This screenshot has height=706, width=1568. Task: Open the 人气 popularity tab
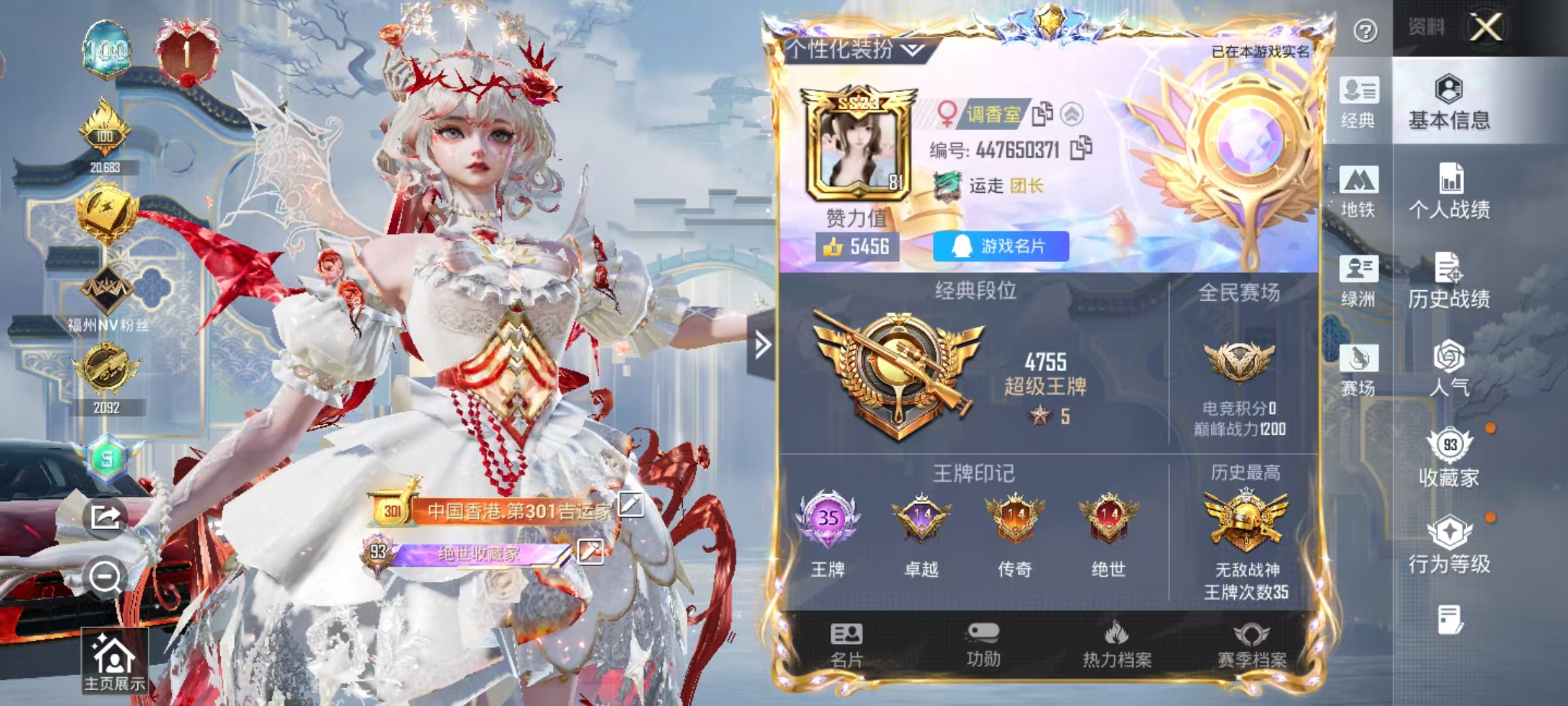(1449, 368)
